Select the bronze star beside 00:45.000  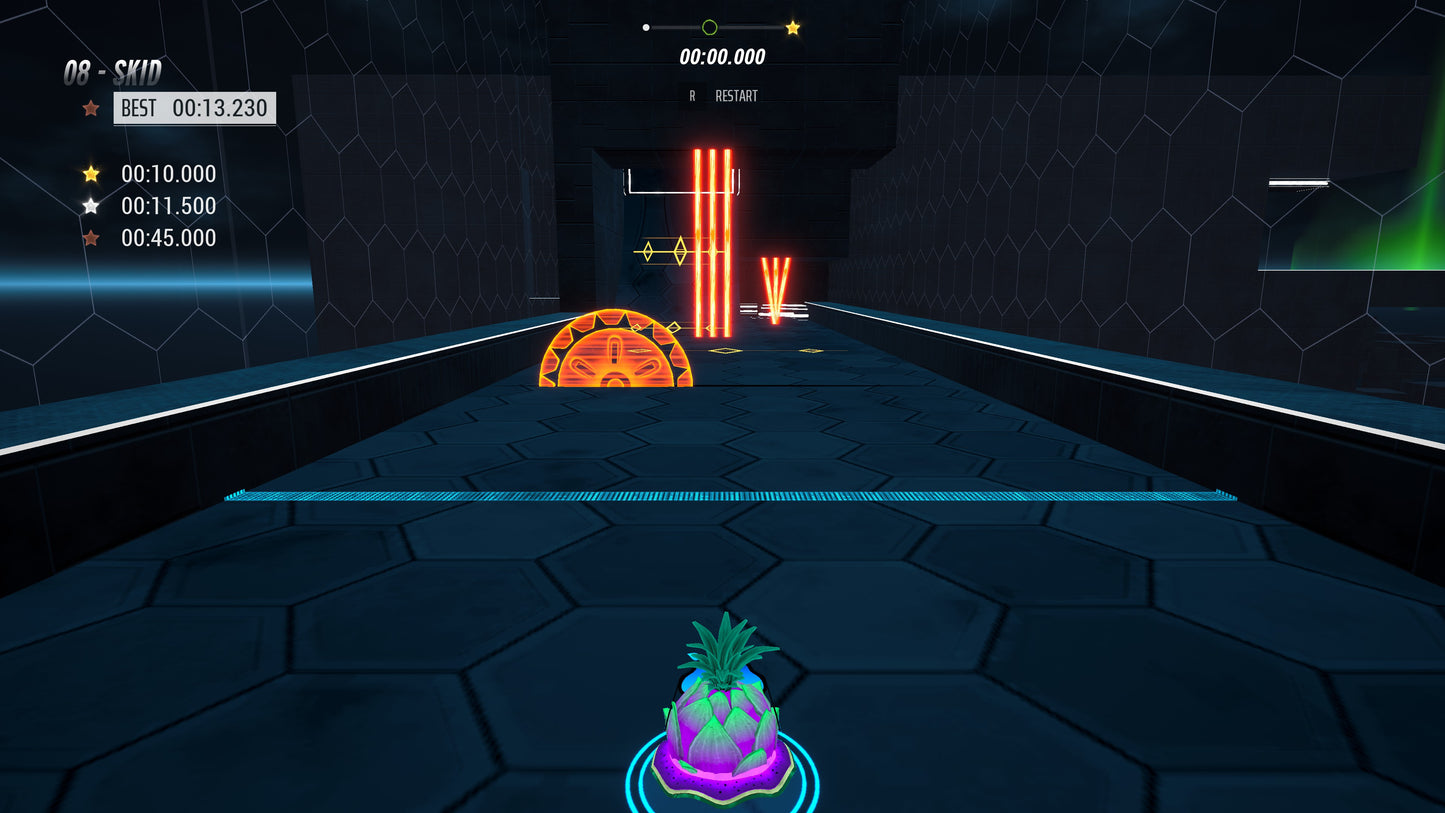coord(91,238)
